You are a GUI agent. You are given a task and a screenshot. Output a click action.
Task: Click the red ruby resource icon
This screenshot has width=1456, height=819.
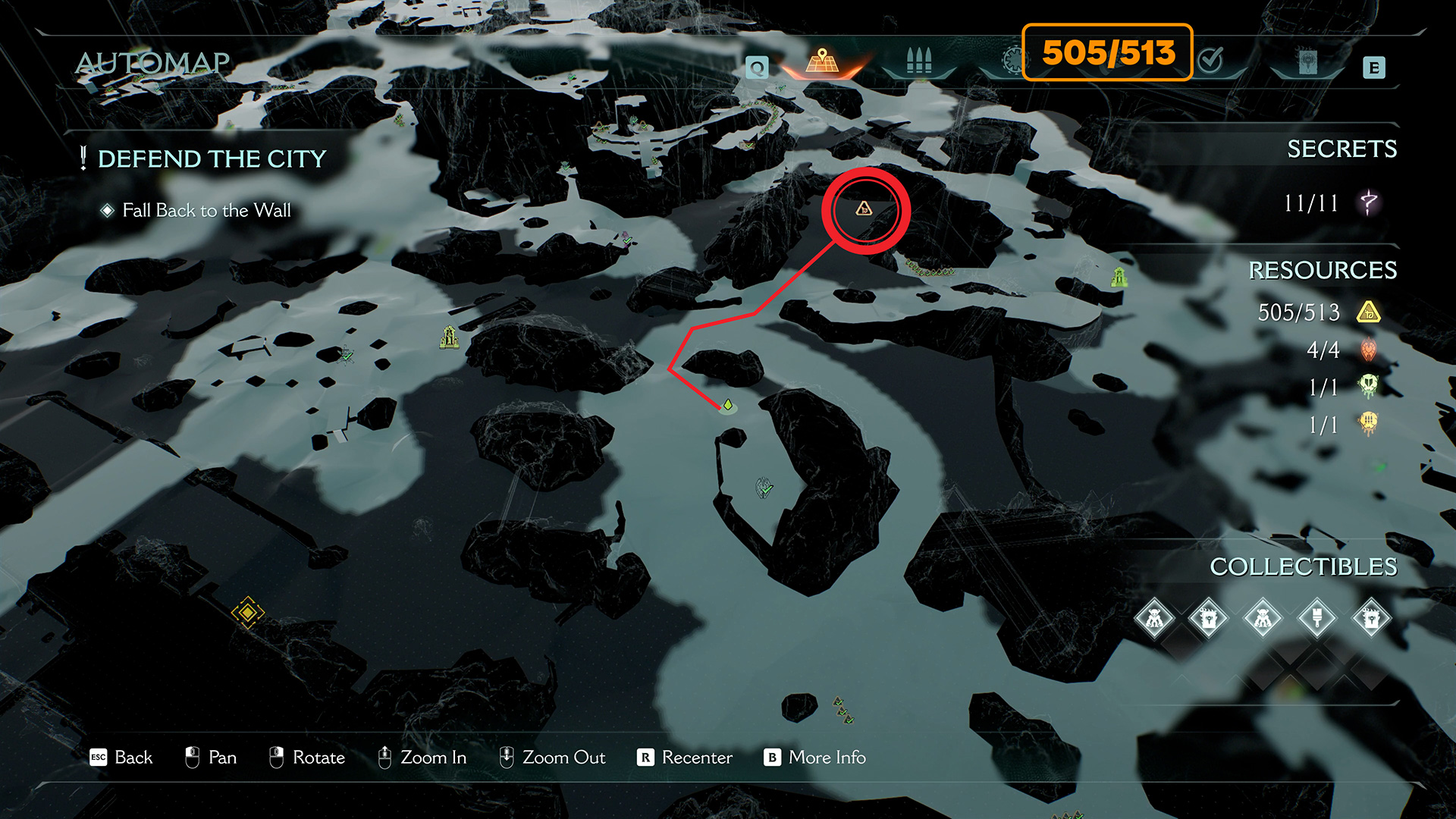[x=1368, y=350]
